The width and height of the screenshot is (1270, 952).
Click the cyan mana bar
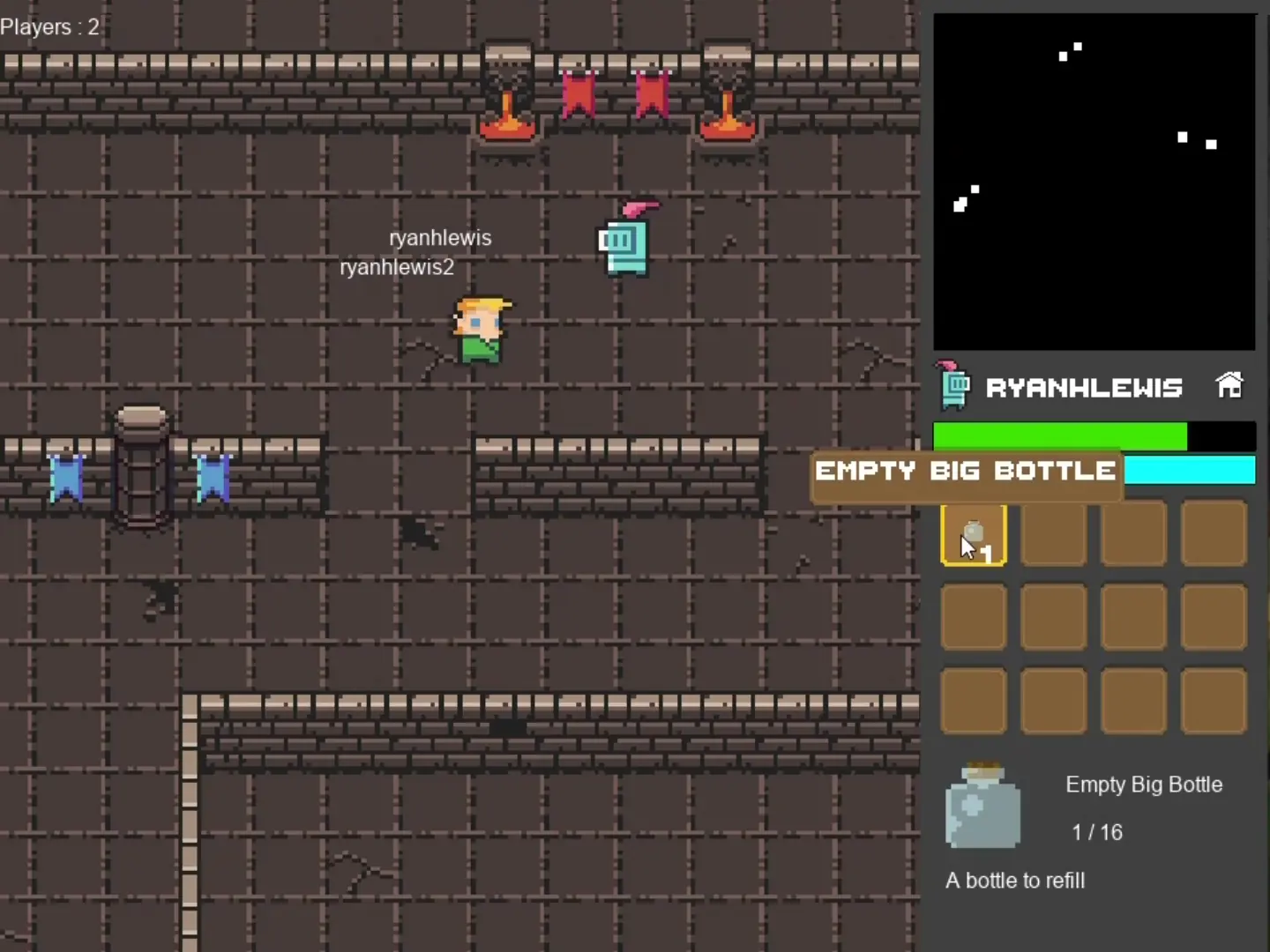pos(1191,470)
